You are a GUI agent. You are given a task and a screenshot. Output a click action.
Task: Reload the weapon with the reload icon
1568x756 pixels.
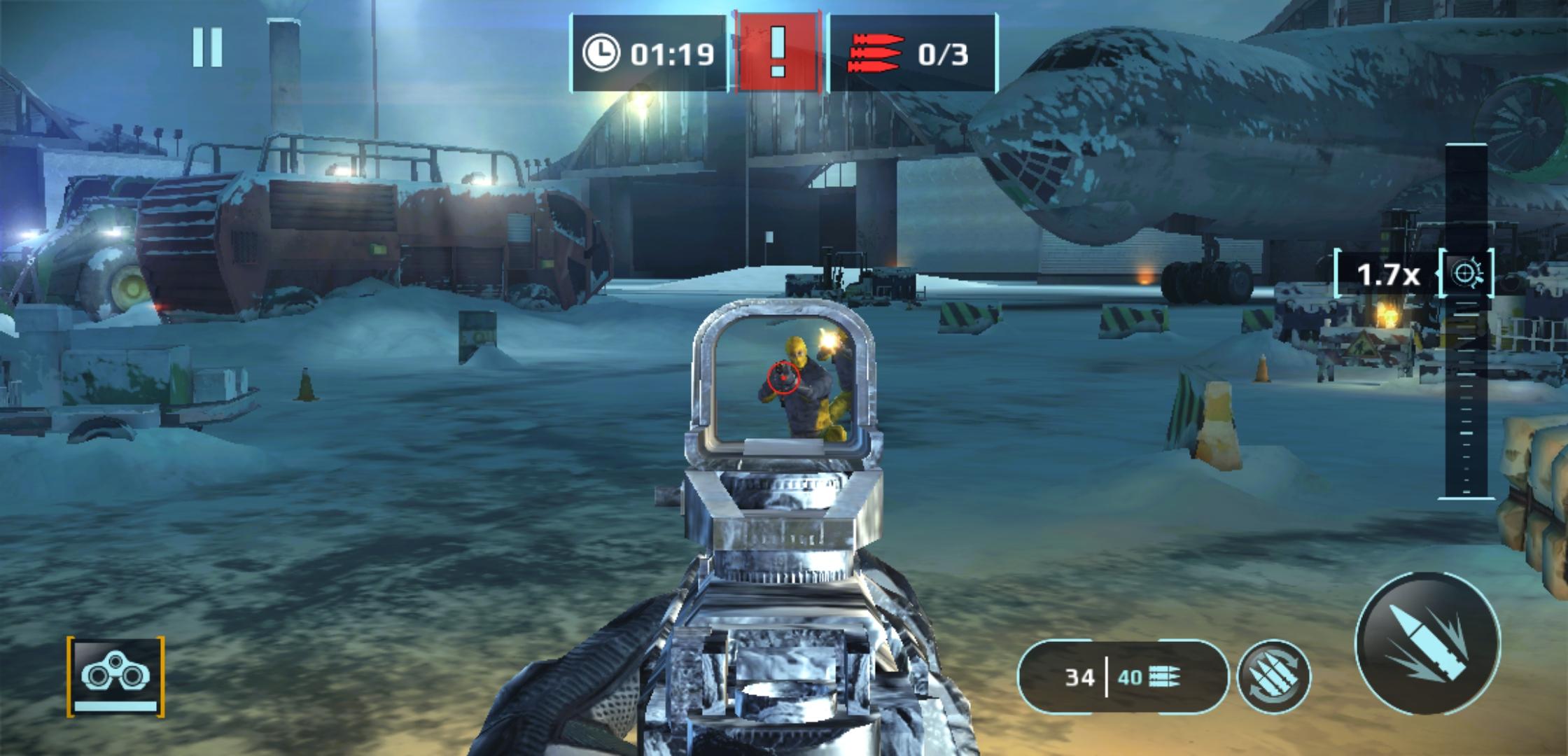click(x=1274, y=676)
